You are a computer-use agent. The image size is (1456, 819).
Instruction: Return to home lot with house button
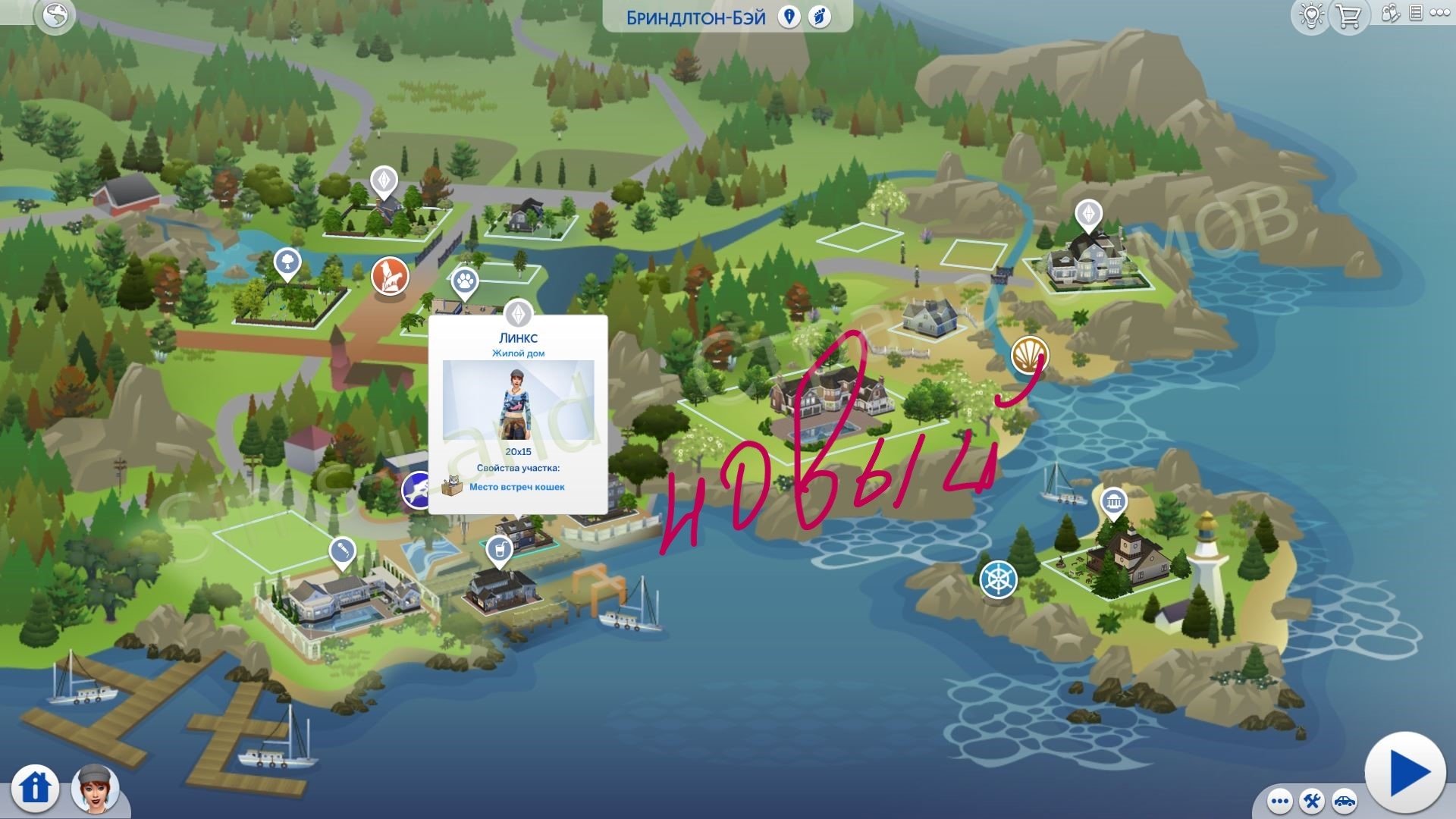[35, 786]
